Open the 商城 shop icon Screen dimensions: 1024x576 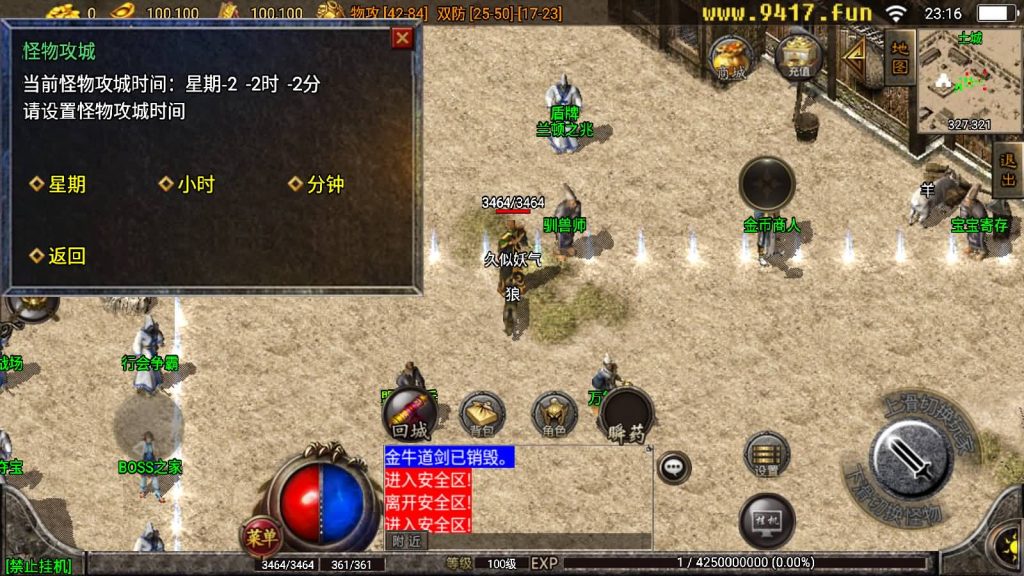coord(730,58)
